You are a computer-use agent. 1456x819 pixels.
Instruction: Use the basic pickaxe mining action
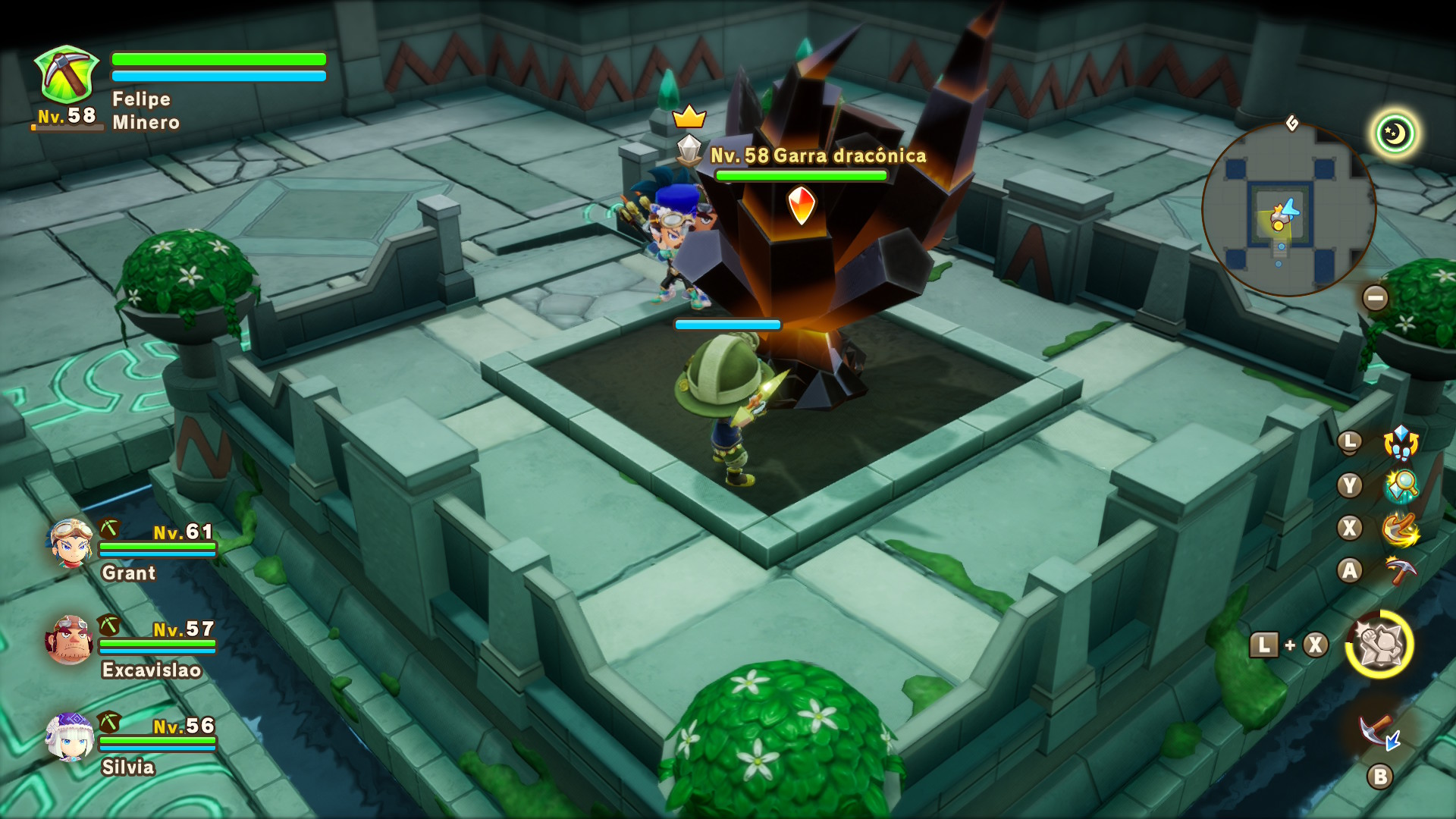(x=1401, y=570)
